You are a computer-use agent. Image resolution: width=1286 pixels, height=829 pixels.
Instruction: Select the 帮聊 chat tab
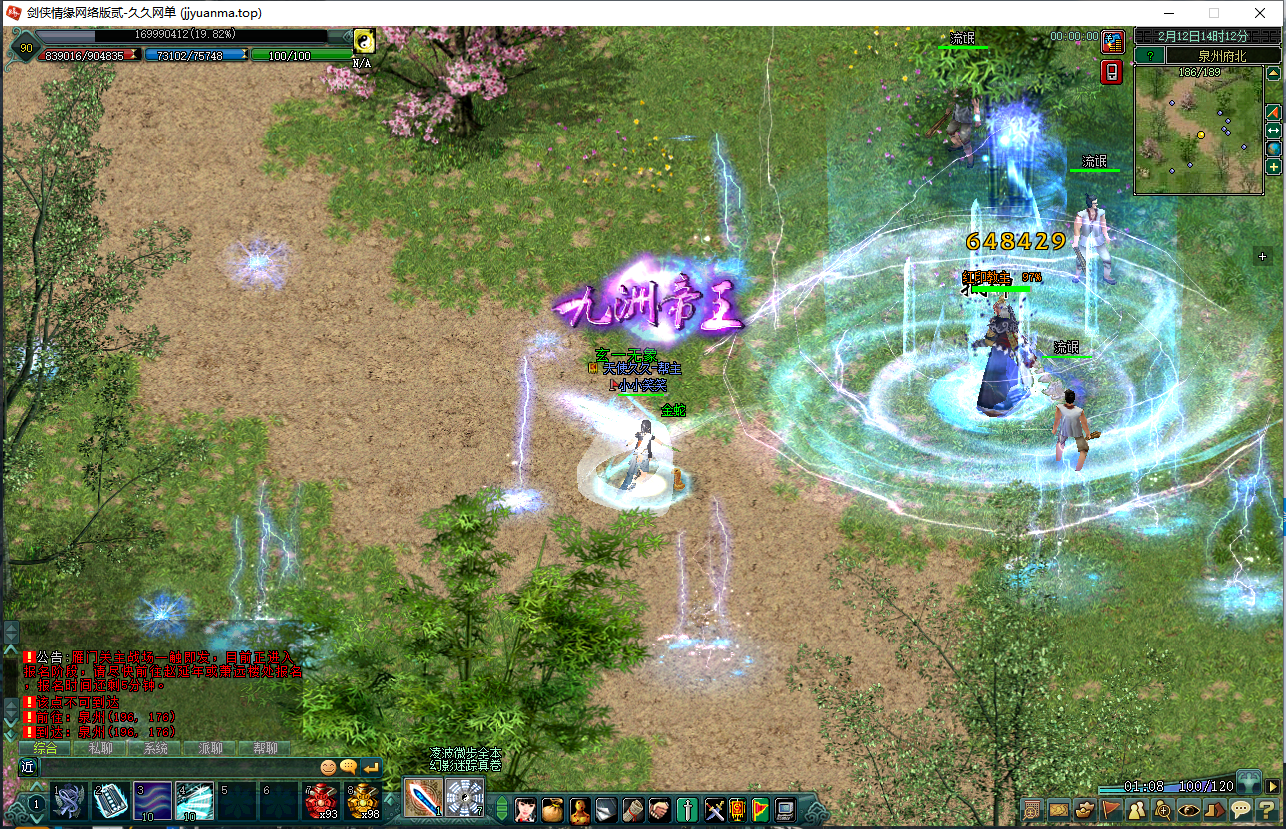coord(265,748)
